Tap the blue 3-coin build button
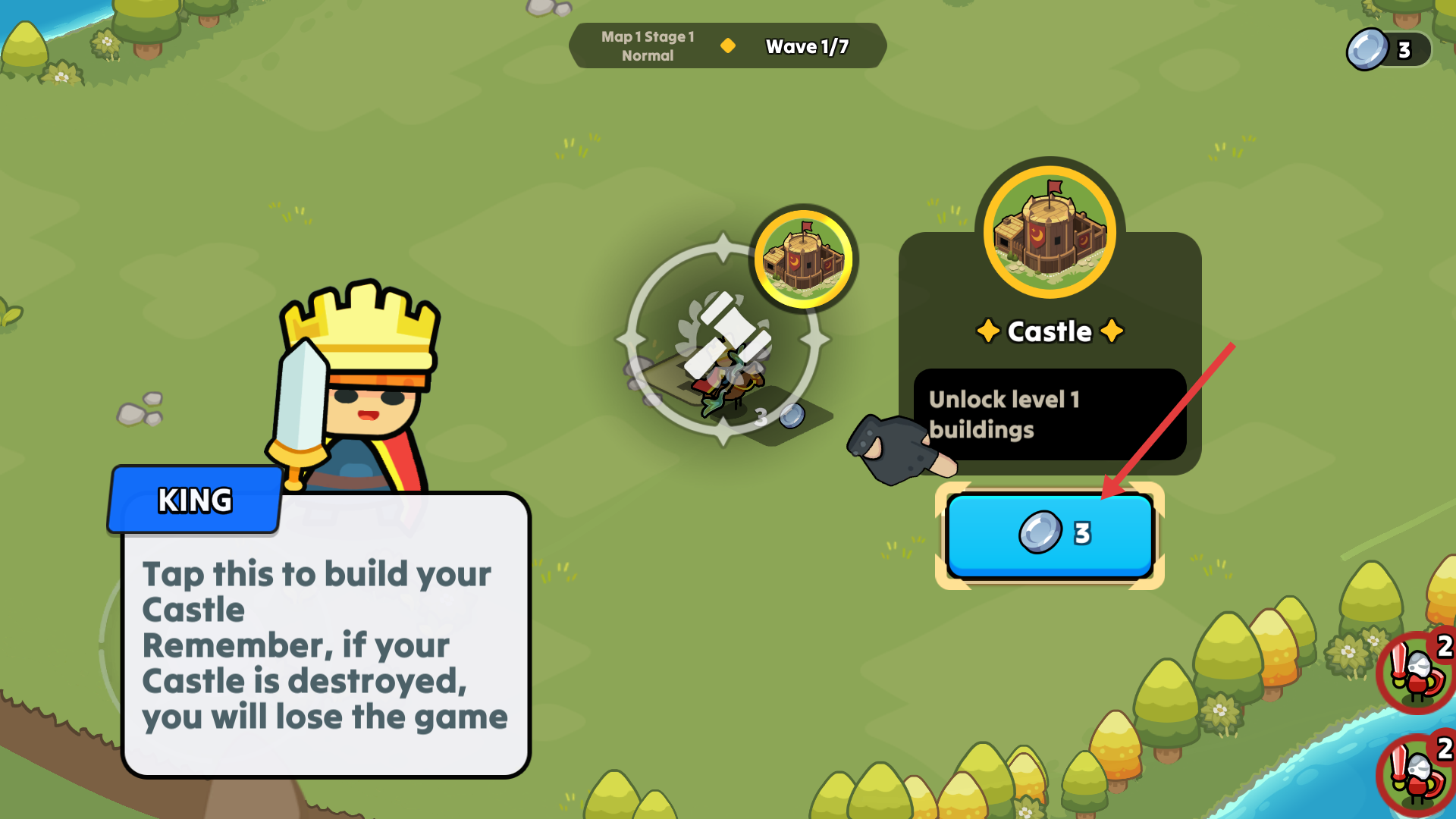 1050,535
